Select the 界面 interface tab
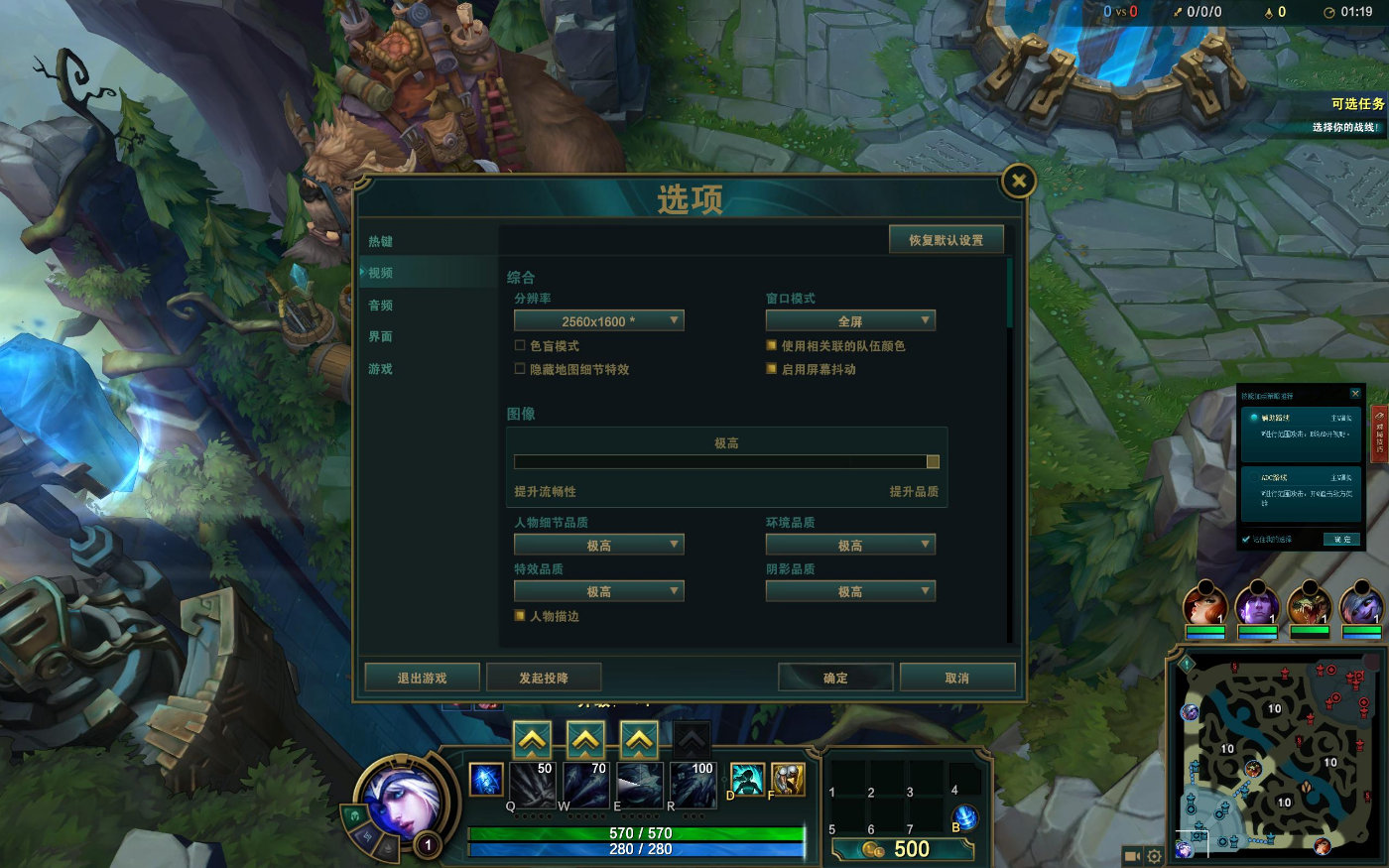The image size is (1389, 868). point(381,336)
